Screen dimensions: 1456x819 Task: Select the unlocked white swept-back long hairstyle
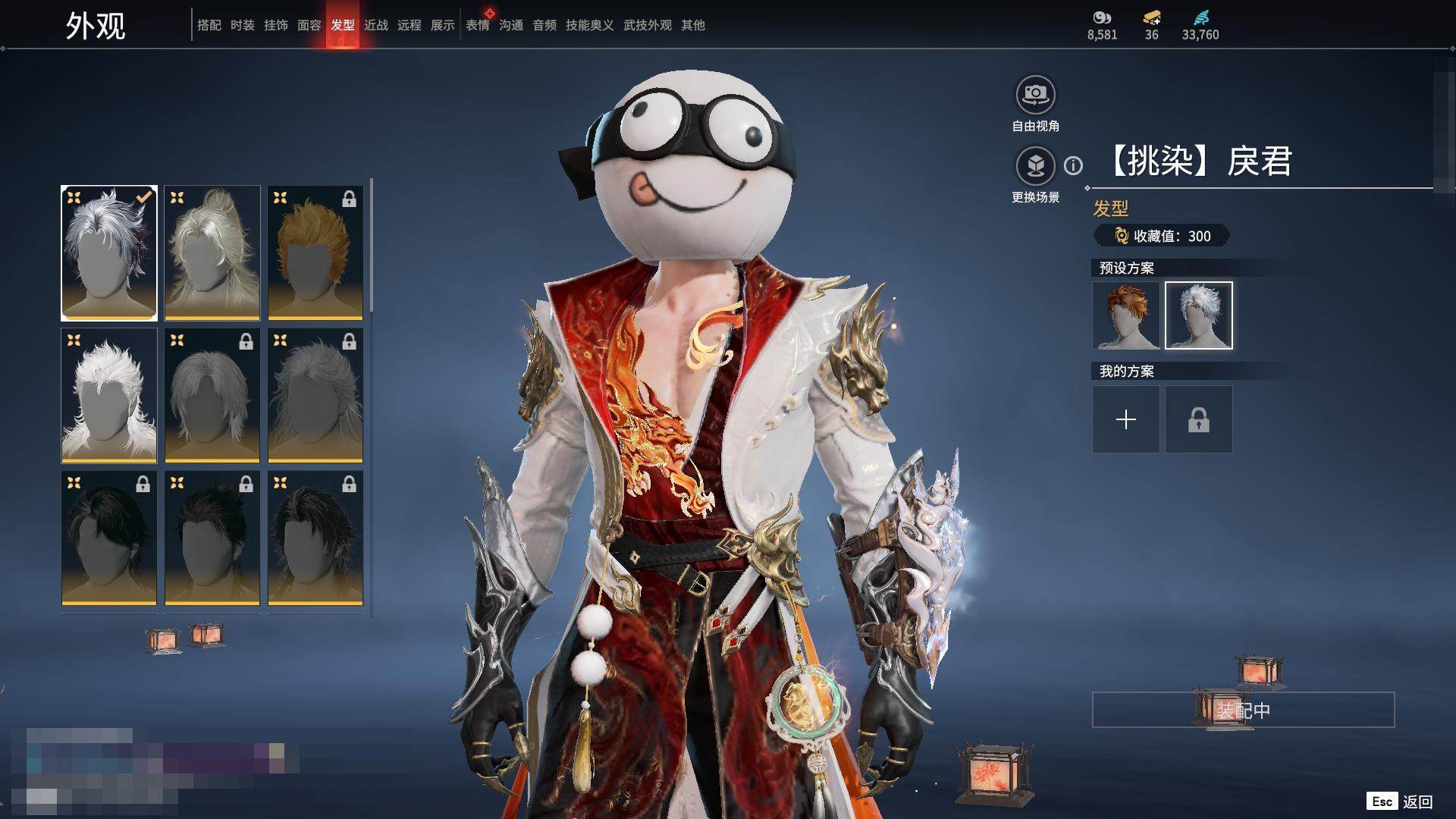point(109,395)
